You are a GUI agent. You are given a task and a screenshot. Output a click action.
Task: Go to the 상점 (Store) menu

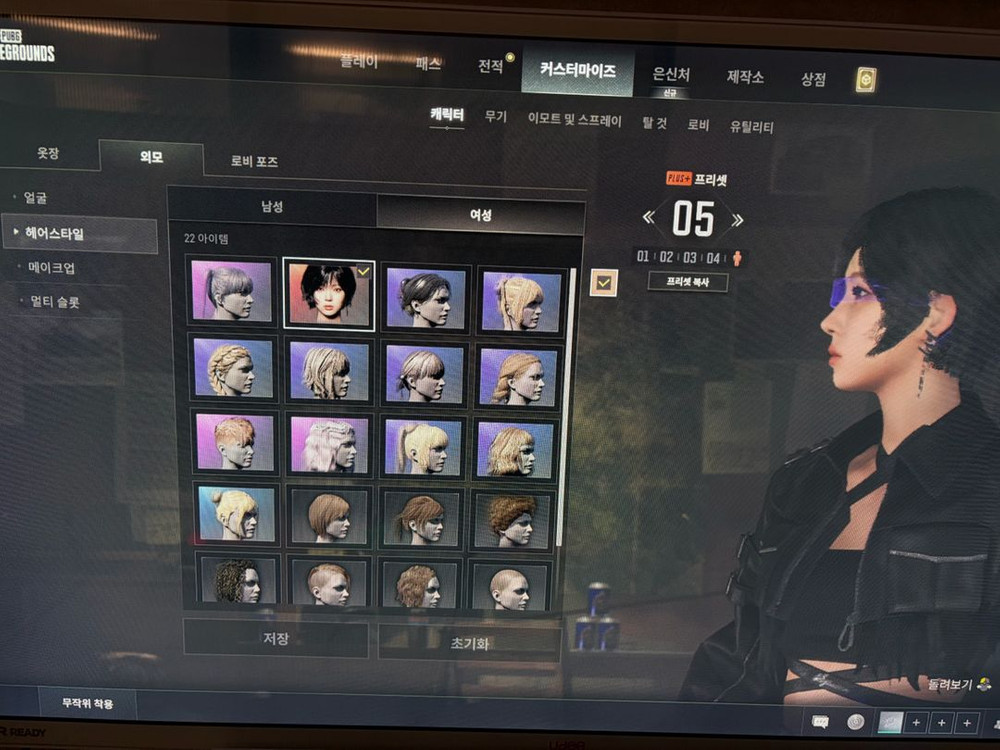[x=813, y=79]
